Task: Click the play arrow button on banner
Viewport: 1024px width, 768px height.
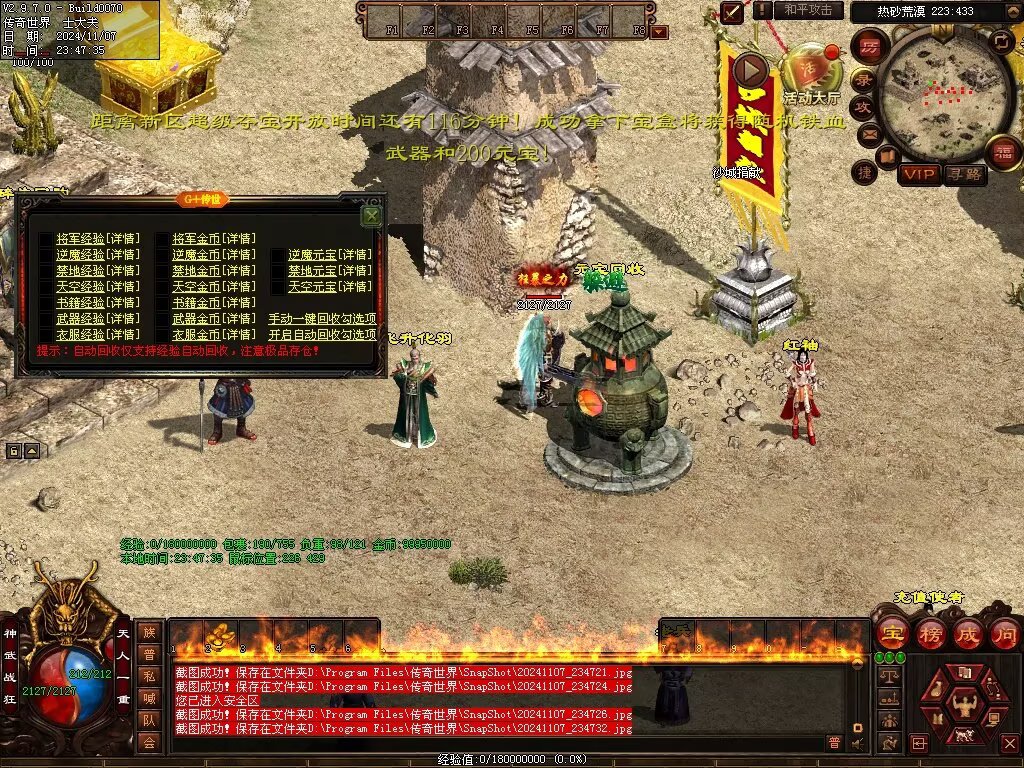Action: [x=750, y=69]
